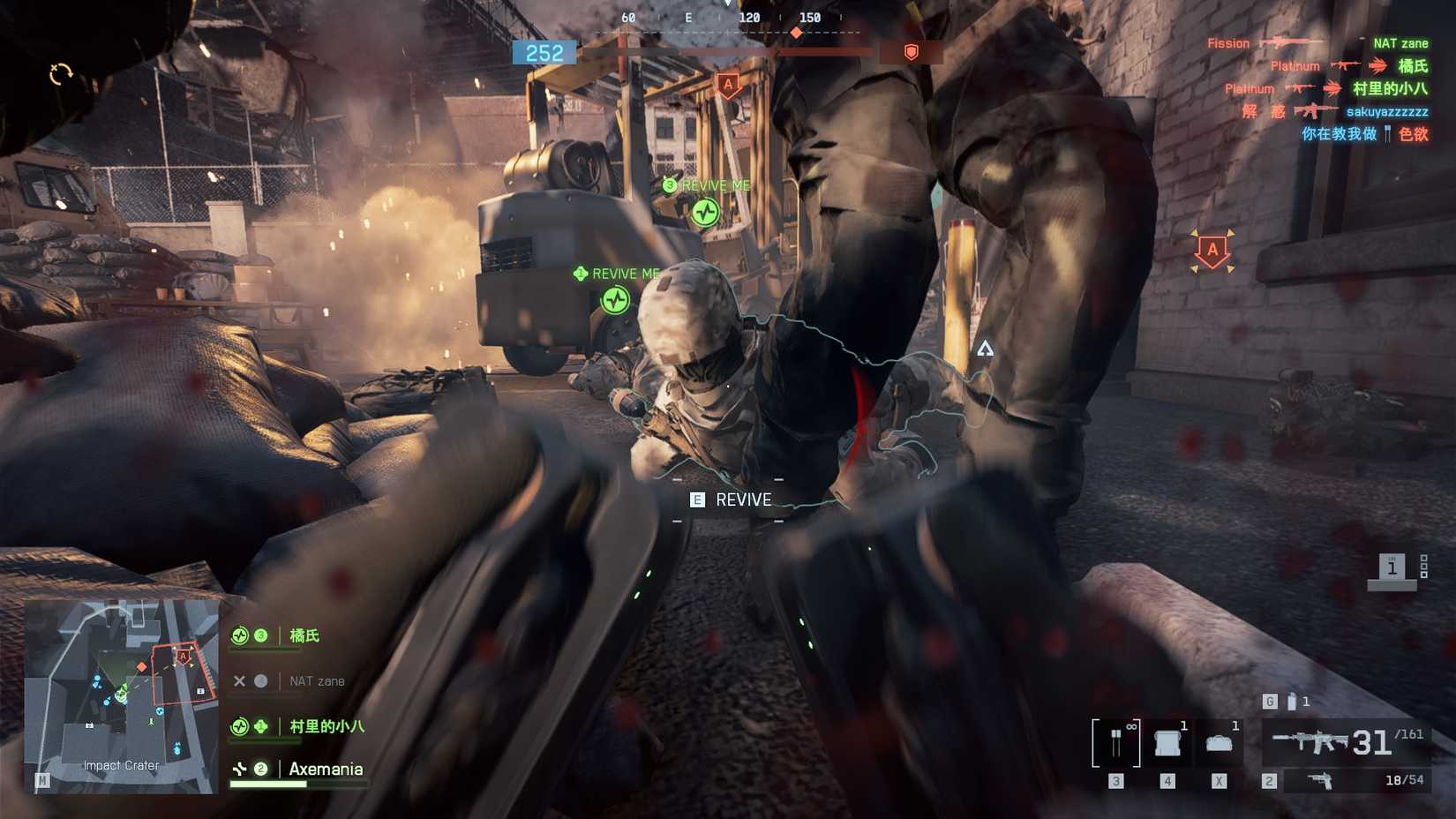The height and width of the screenshot is (819, 1456).
Task: Click Axemania's gadget icon in squad list
Action: tap(239, 769)
